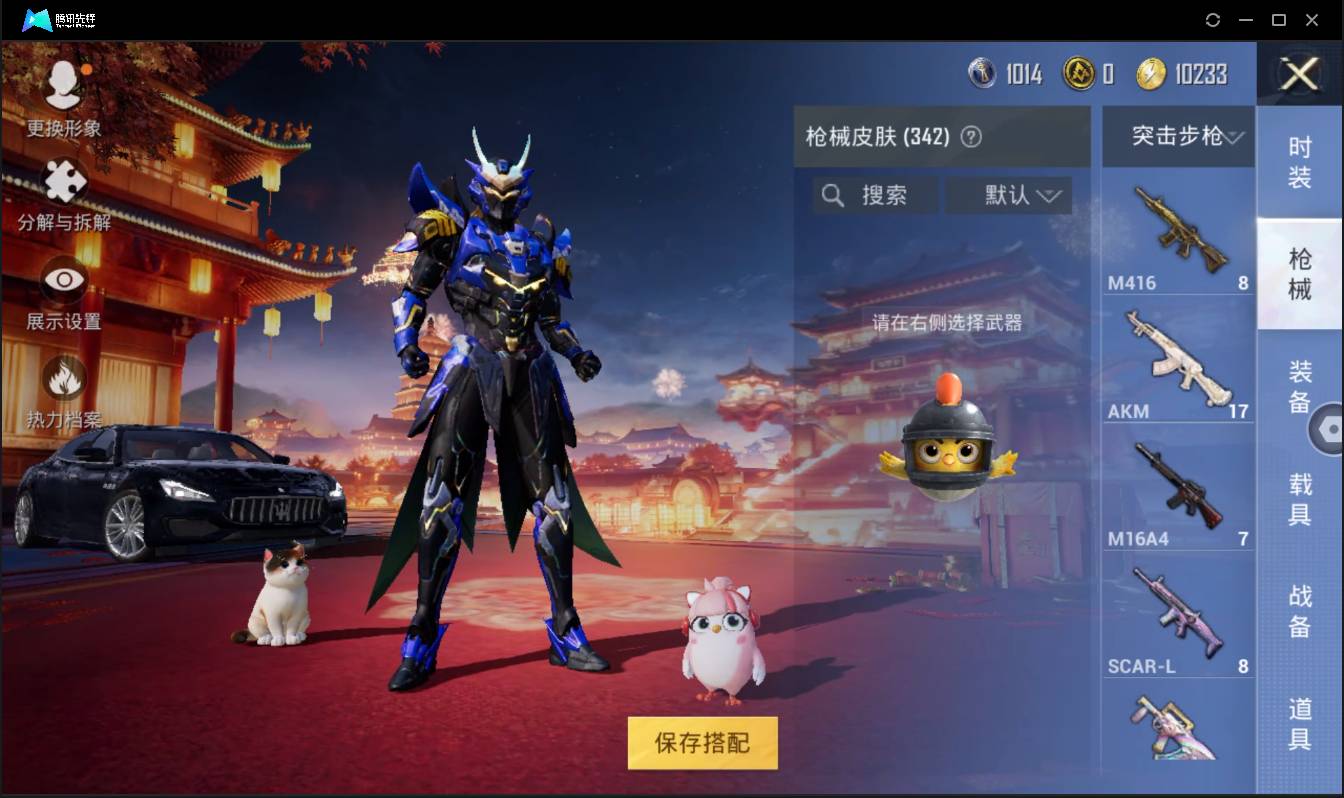This screenshot has width=1344, height=798.
Task: Expand the 突击步枪 weapon category dropdown
Action: [x=1177, y=136]
